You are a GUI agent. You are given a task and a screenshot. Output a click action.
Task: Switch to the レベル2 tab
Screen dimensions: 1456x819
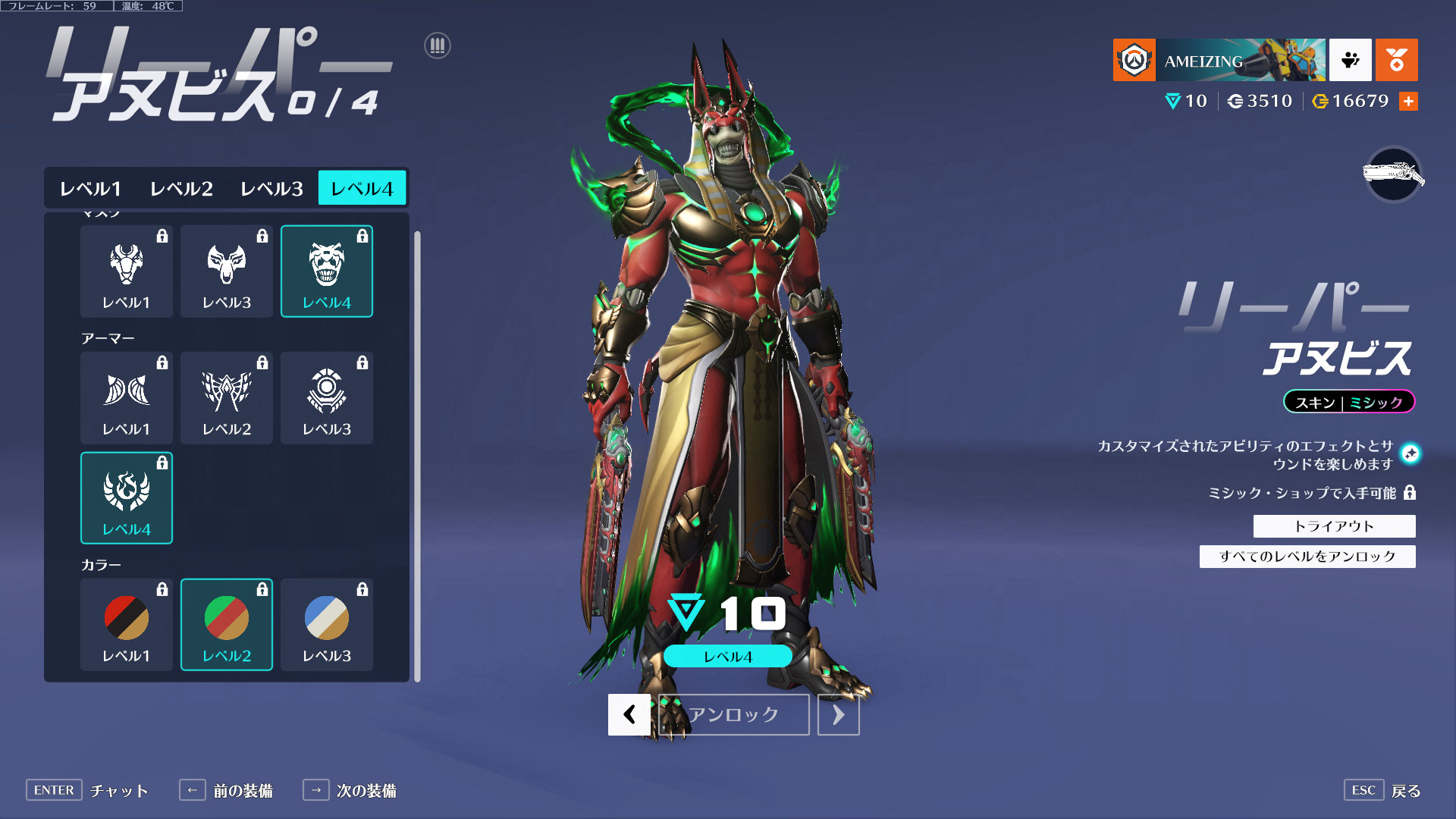pos(181,188)
